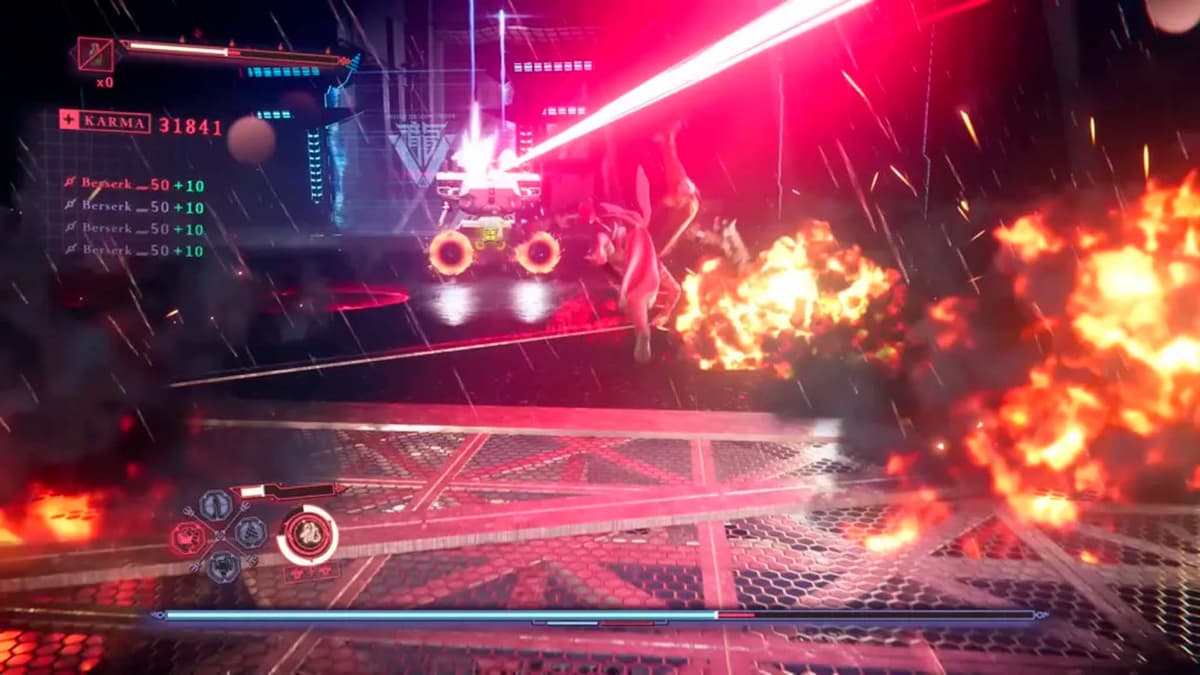This screenshot has height=675, width=1200.
Task: Activate the red highlighted skill octagon
Action: (x=190, y=536)
